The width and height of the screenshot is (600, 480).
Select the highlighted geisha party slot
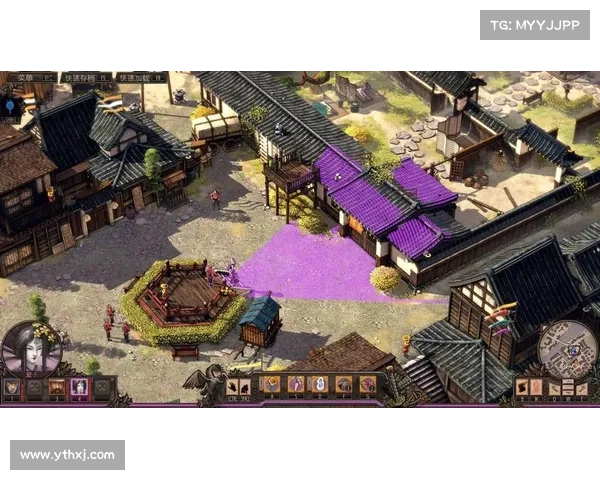(79, 388)
